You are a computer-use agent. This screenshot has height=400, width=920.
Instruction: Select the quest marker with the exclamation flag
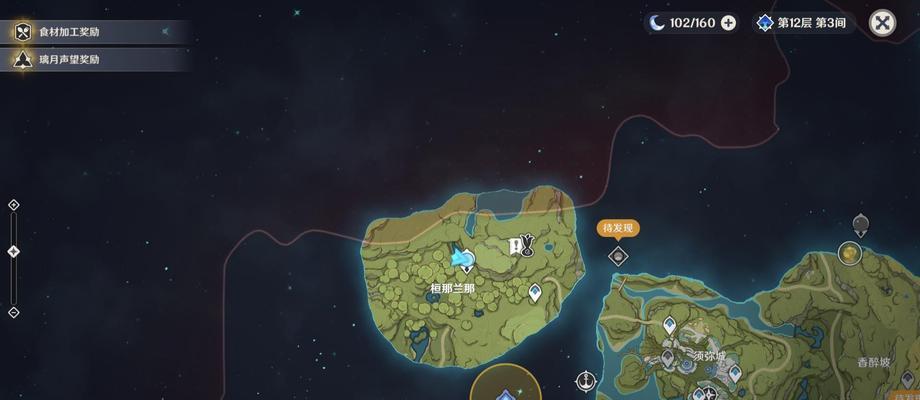(521, 245)
